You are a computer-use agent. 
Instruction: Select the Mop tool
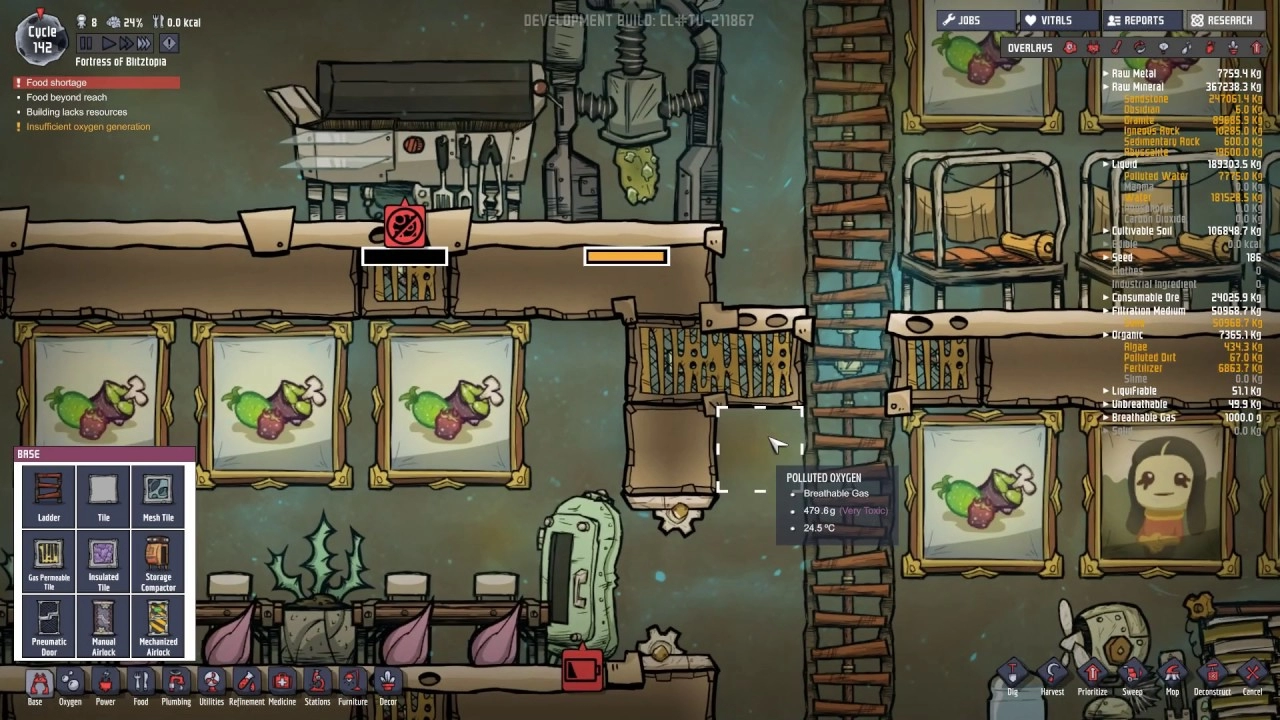pos(1172,677)
